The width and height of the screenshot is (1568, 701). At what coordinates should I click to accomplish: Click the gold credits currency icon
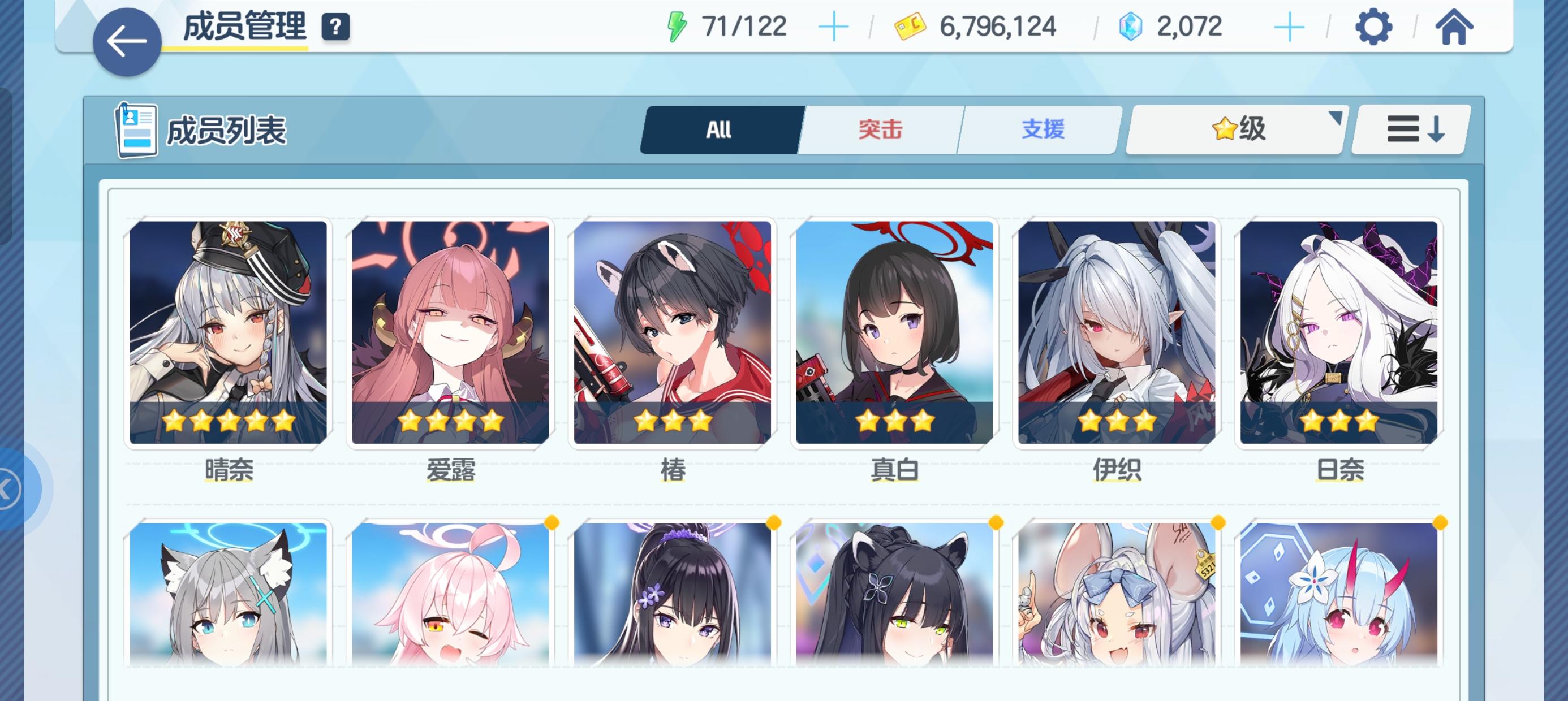click(x=907, y=24)
